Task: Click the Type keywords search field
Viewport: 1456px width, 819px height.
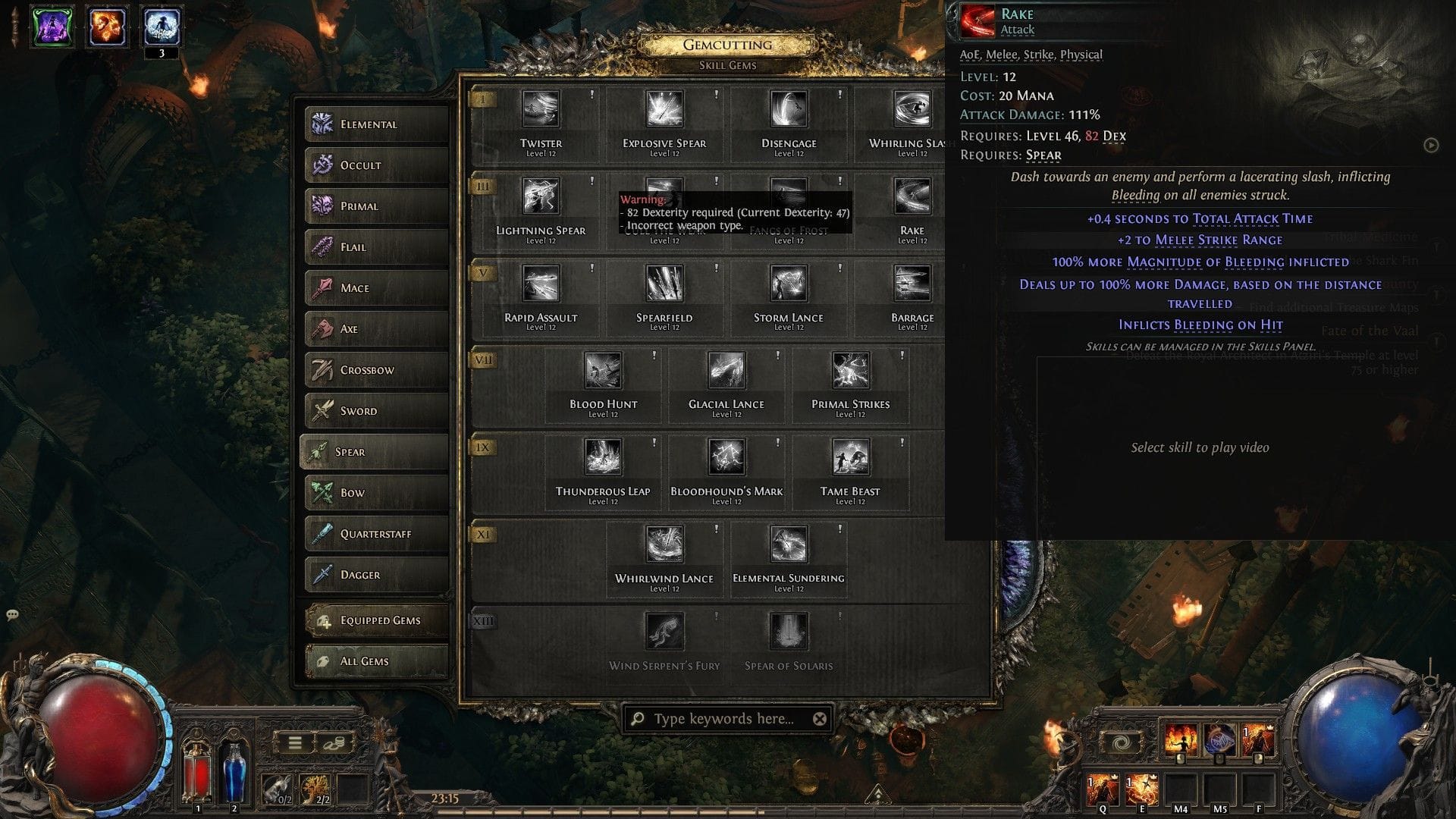Action: (720, 720)
